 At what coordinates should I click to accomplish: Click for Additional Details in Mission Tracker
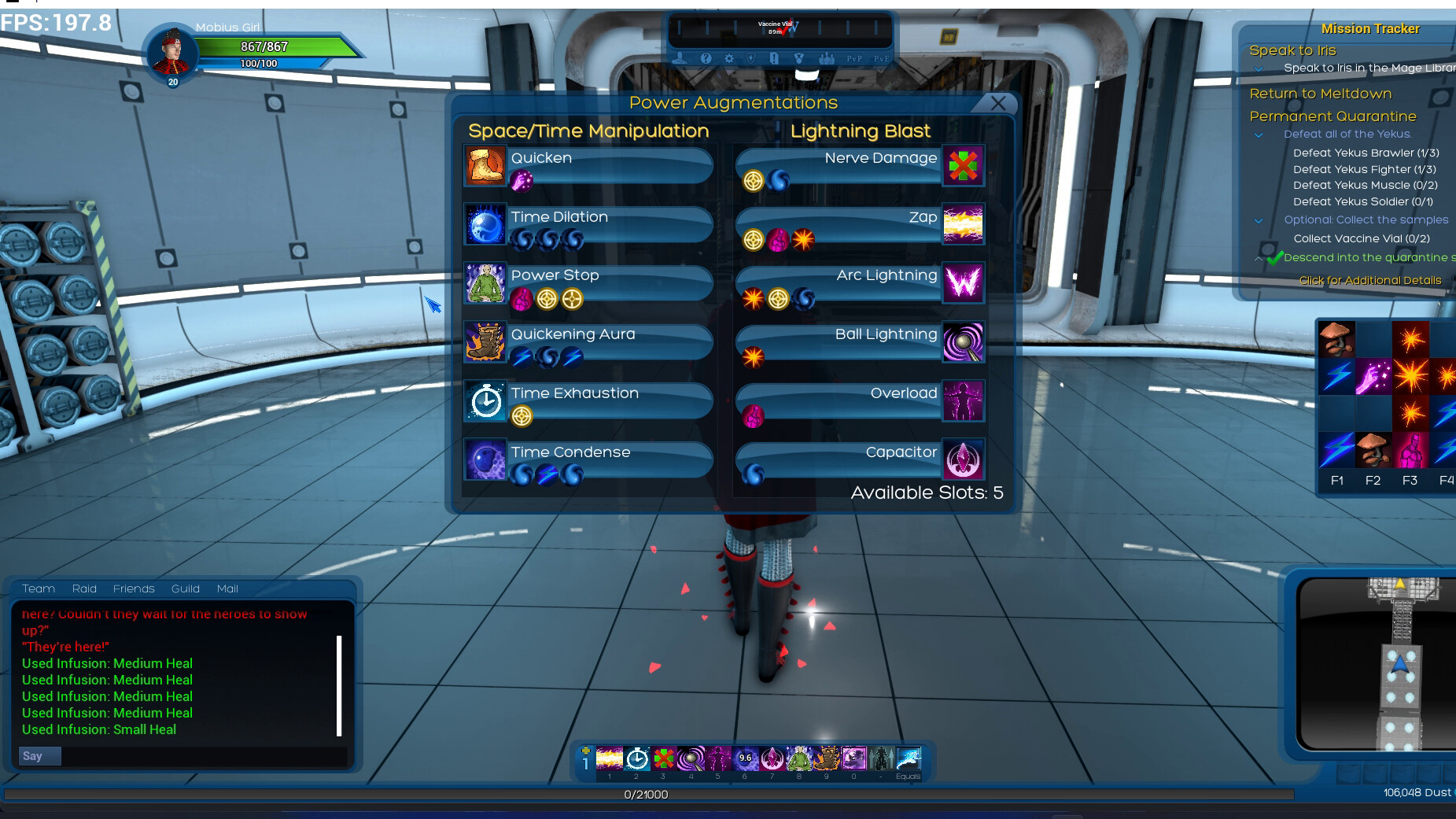pos(1369,280)
